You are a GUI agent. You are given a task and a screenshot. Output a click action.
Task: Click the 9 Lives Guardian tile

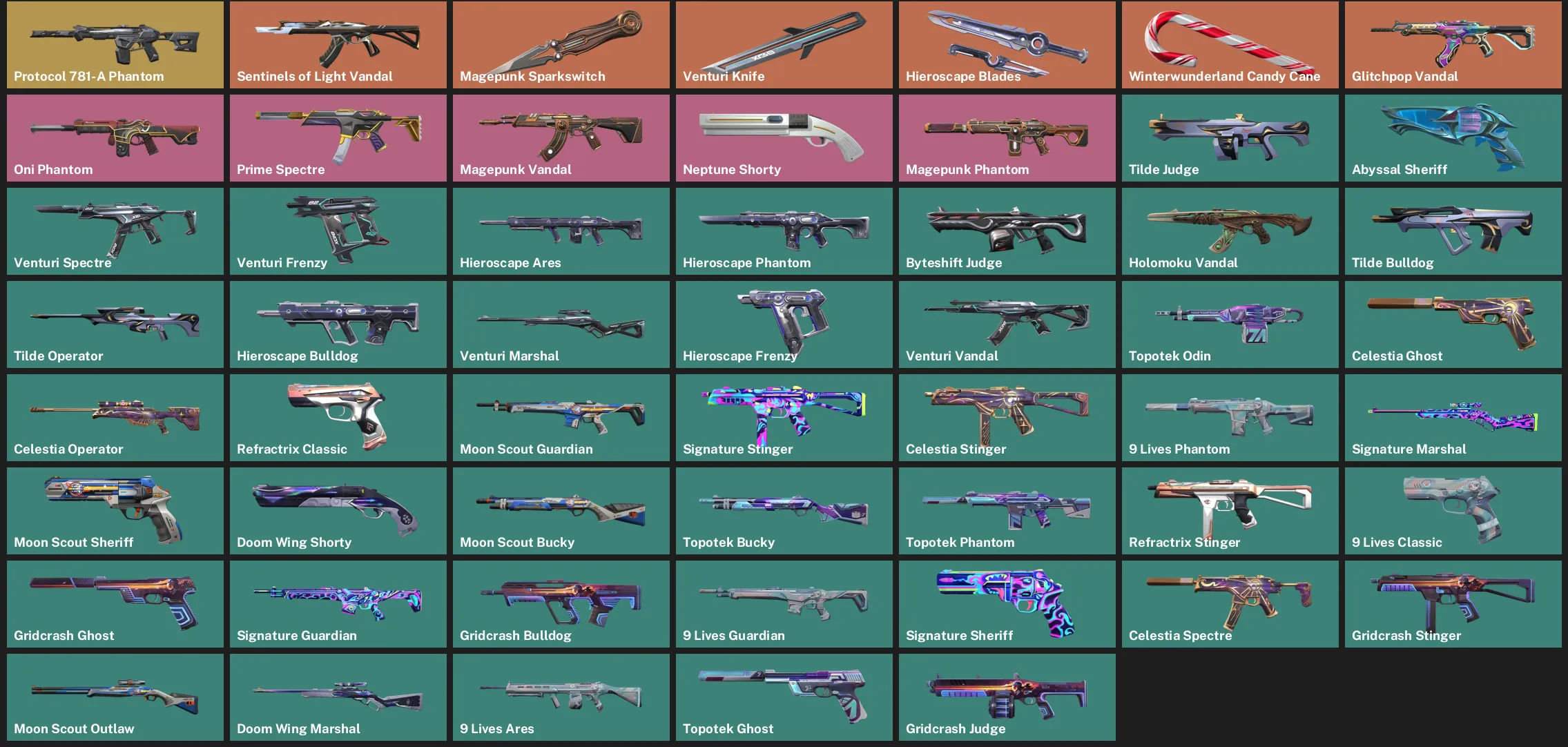tap(784, 603)
